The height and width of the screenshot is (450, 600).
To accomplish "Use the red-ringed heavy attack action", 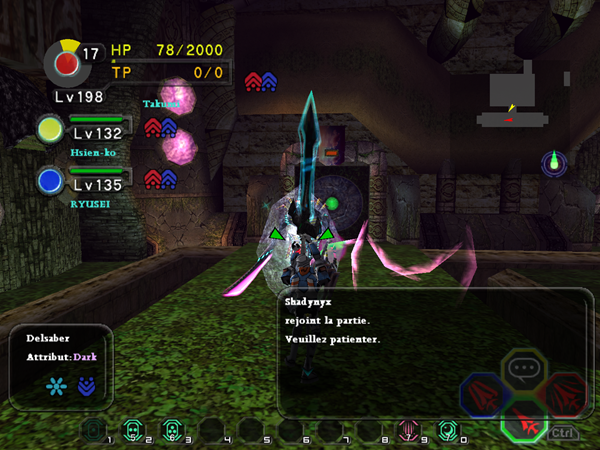I will click(565, 392).
